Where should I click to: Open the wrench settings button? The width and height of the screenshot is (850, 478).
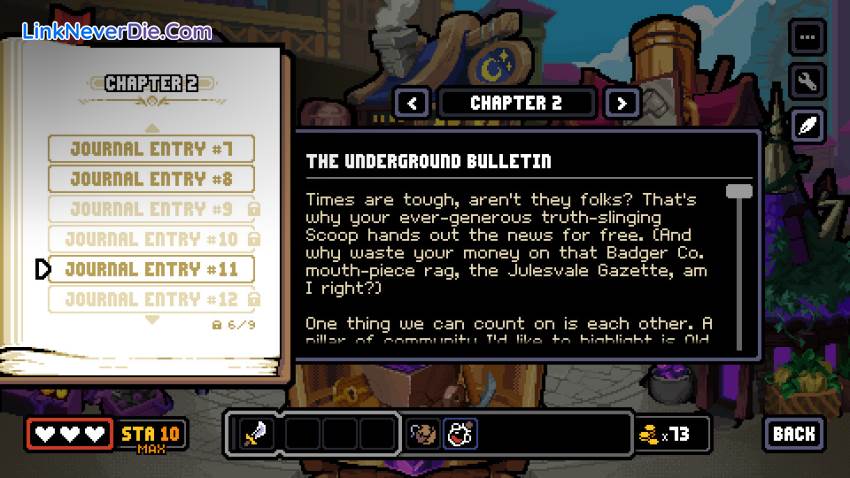(807, 80)
